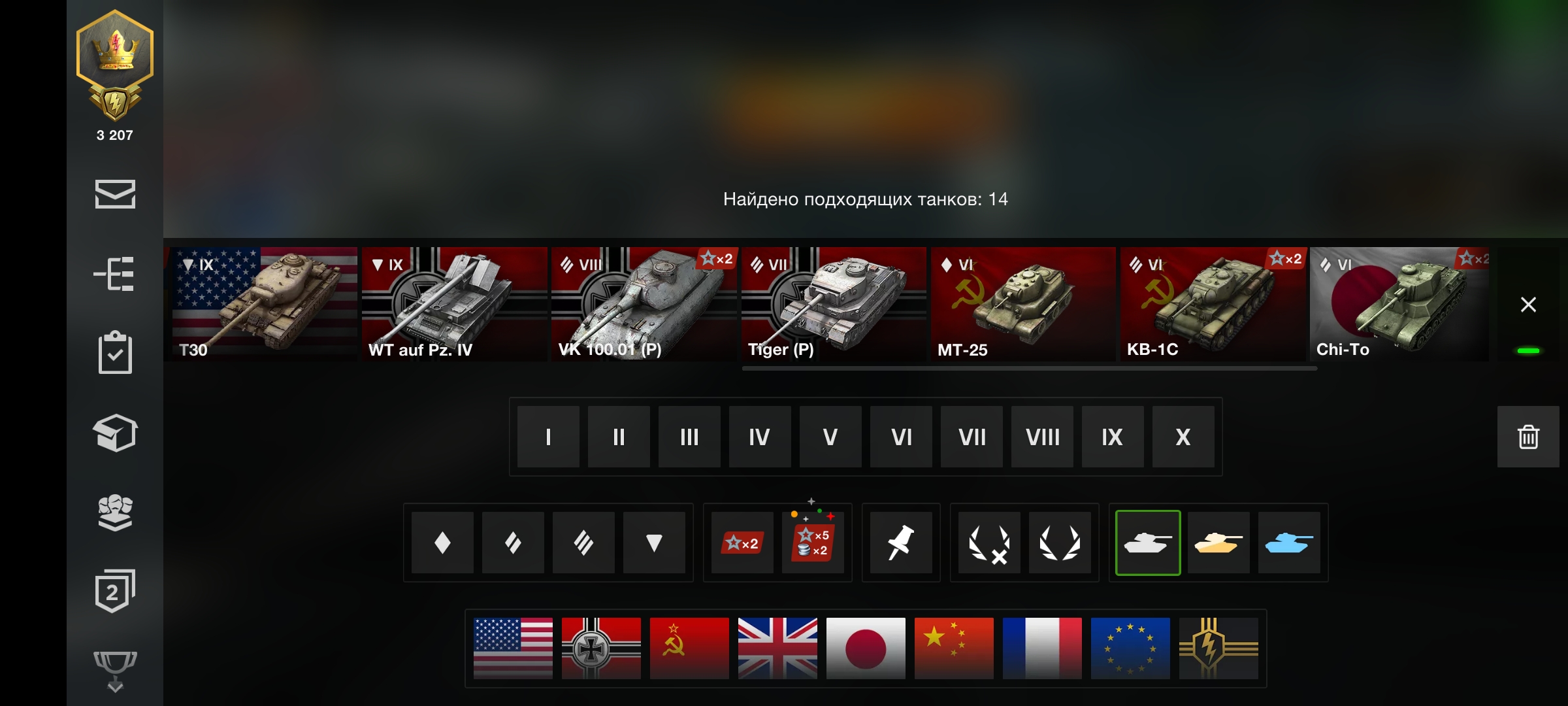Filter by the Japan flag
1568x706 pixels.
coord(866,648)
